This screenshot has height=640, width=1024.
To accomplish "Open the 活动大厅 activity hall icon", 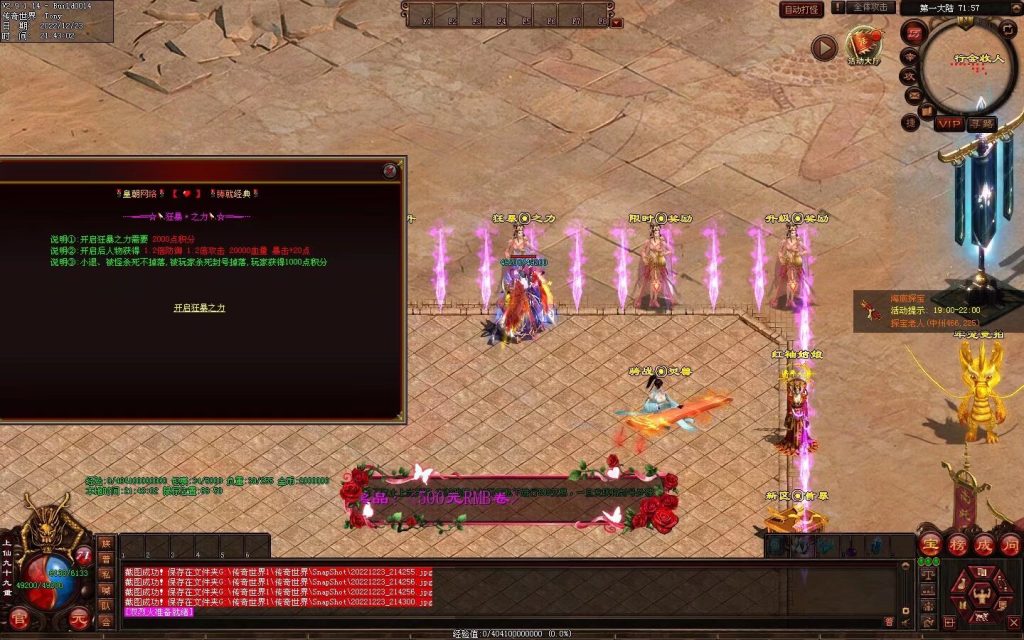I will 862,46.
